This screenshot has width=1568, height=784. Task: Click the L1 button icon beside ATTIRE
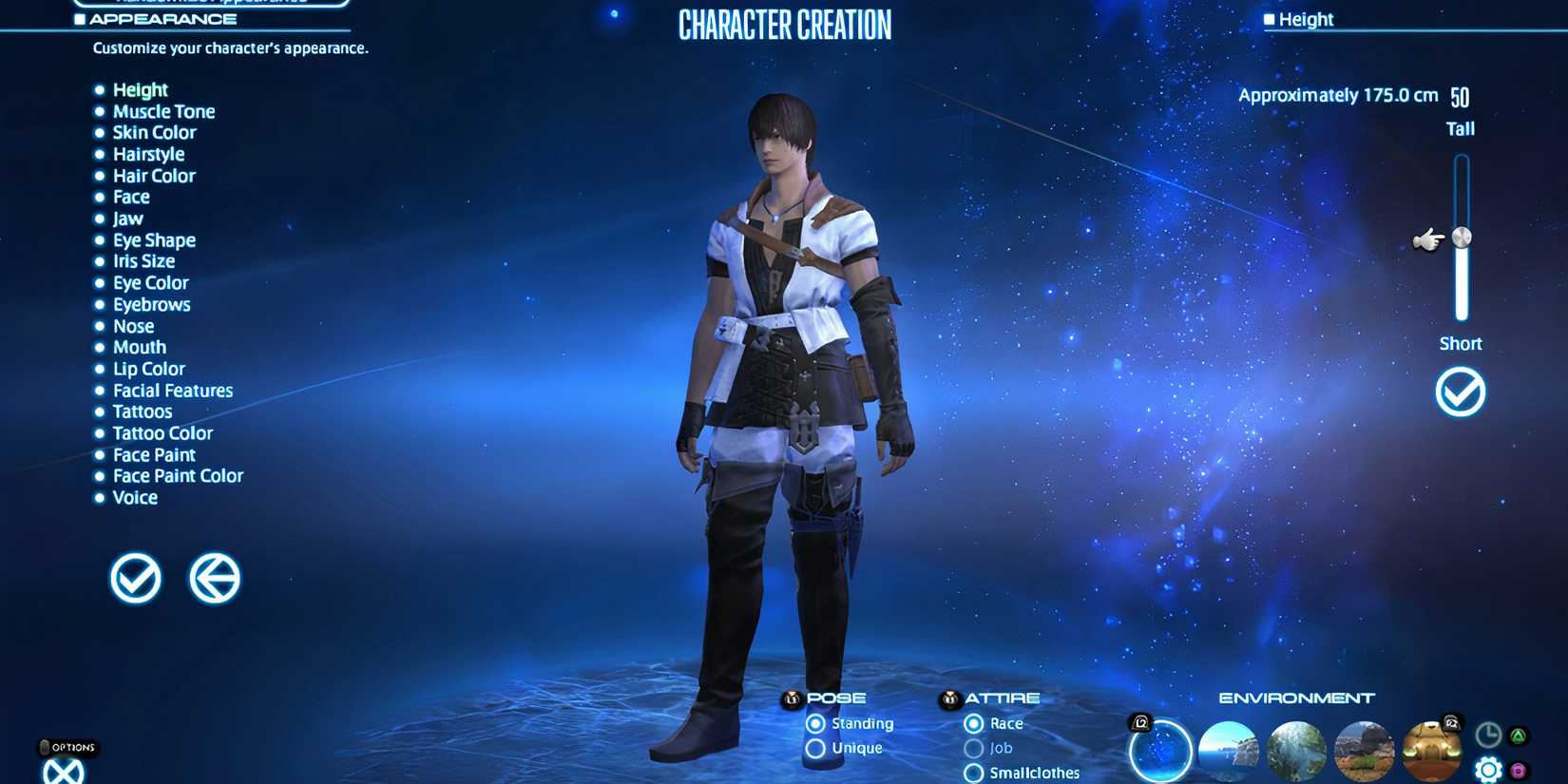click(950, 698)
